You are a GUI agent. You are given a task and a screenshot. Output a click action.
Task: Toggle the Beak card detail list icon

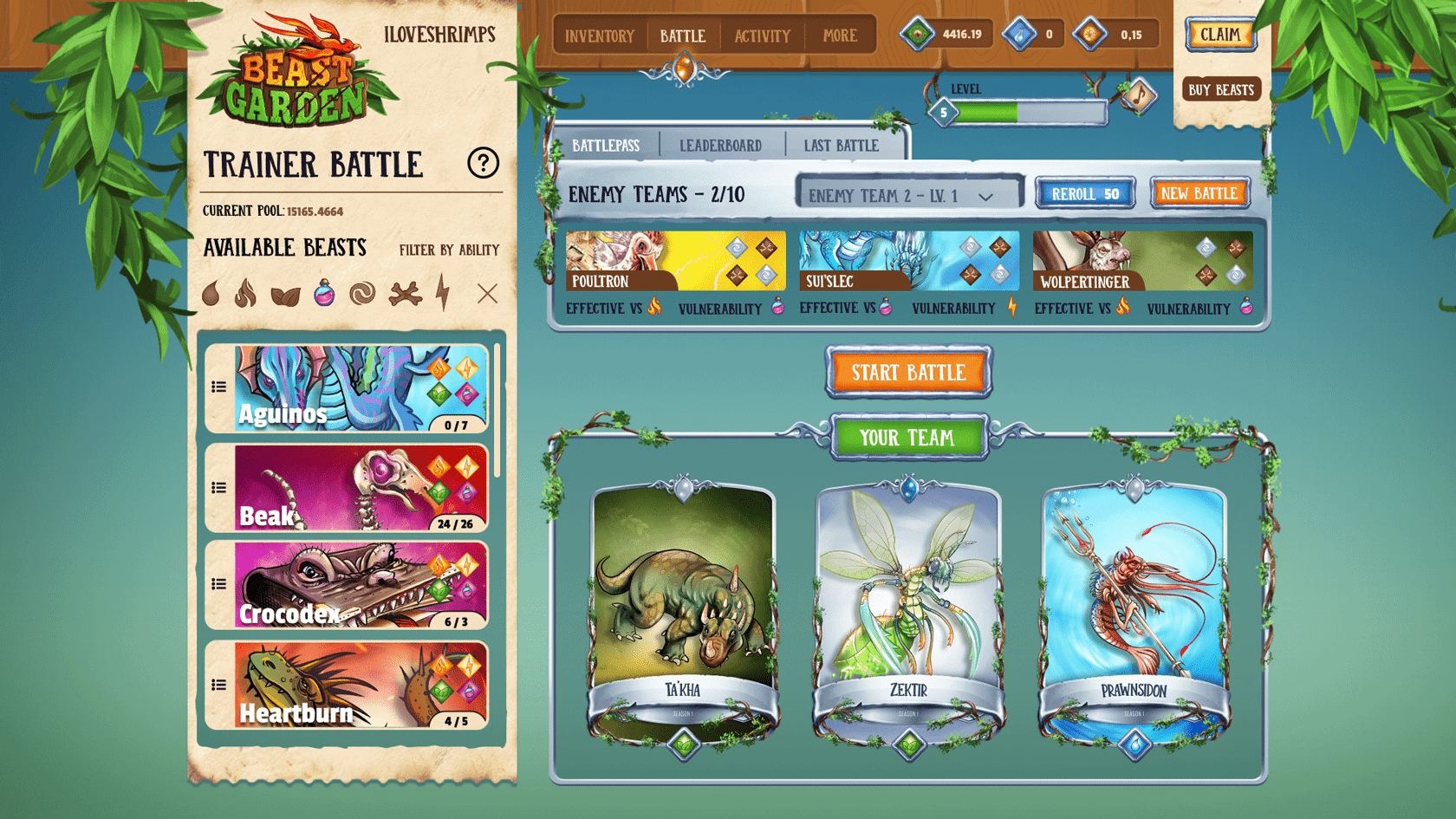click(x=218, y=488)
